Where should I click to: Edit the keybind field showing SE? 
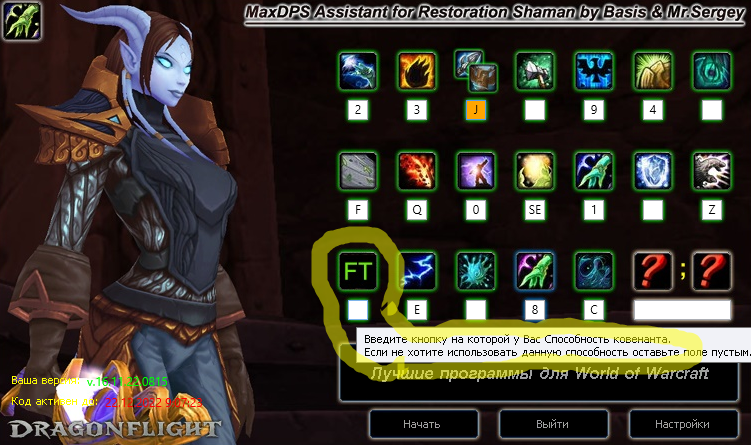coord(535,210)
